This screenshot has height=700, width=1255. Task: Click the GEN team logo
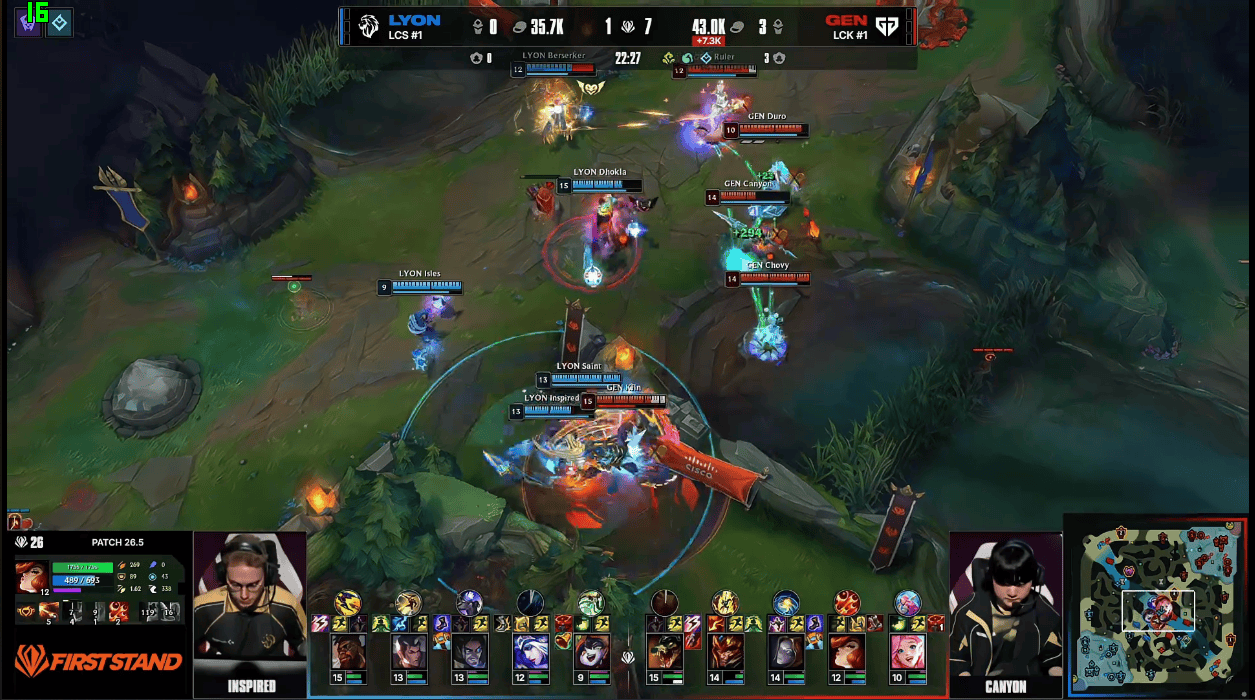click(x=887, y=26)
